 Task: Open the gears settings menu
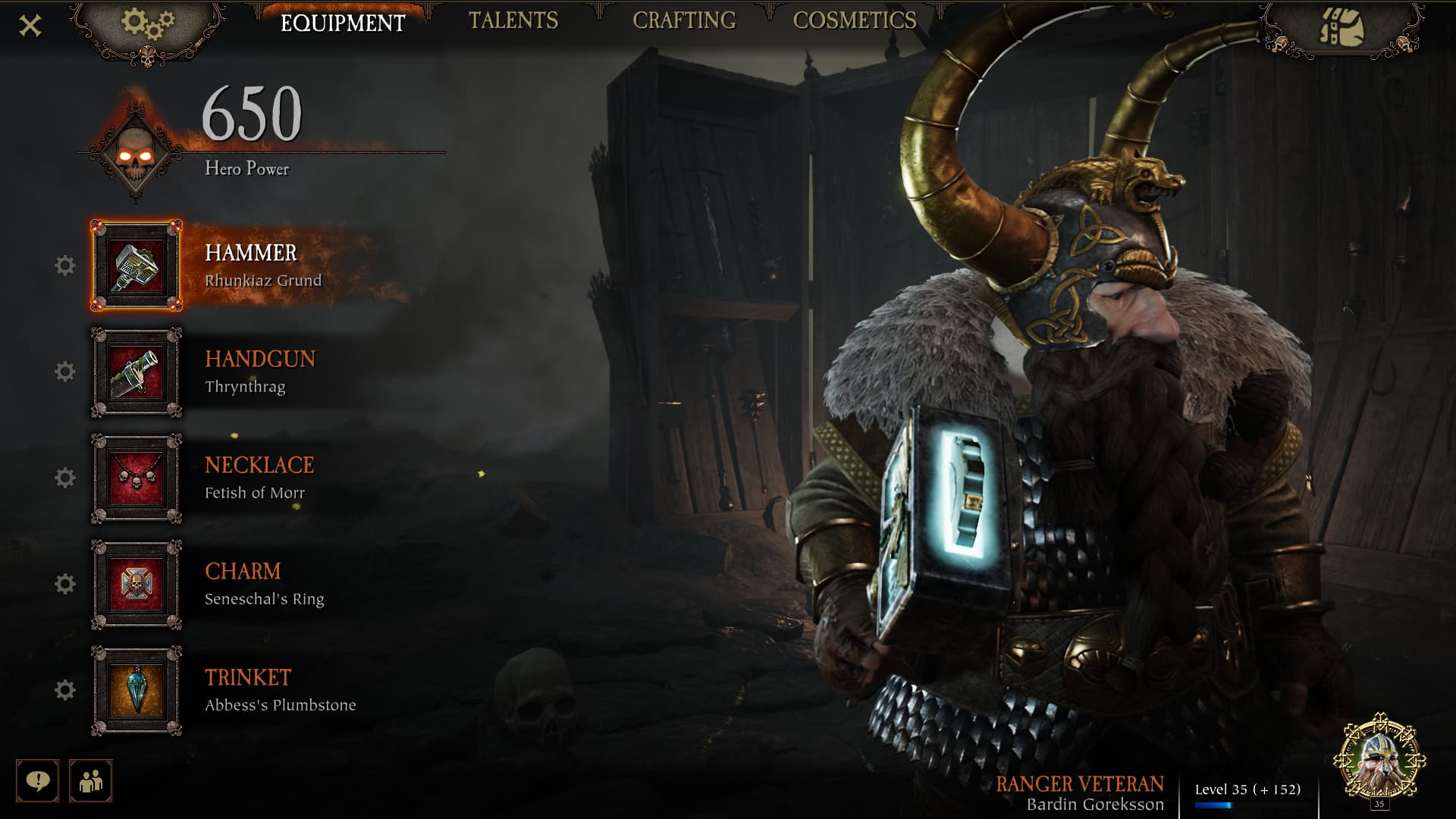pyautogui.click(x=147, y=26)
